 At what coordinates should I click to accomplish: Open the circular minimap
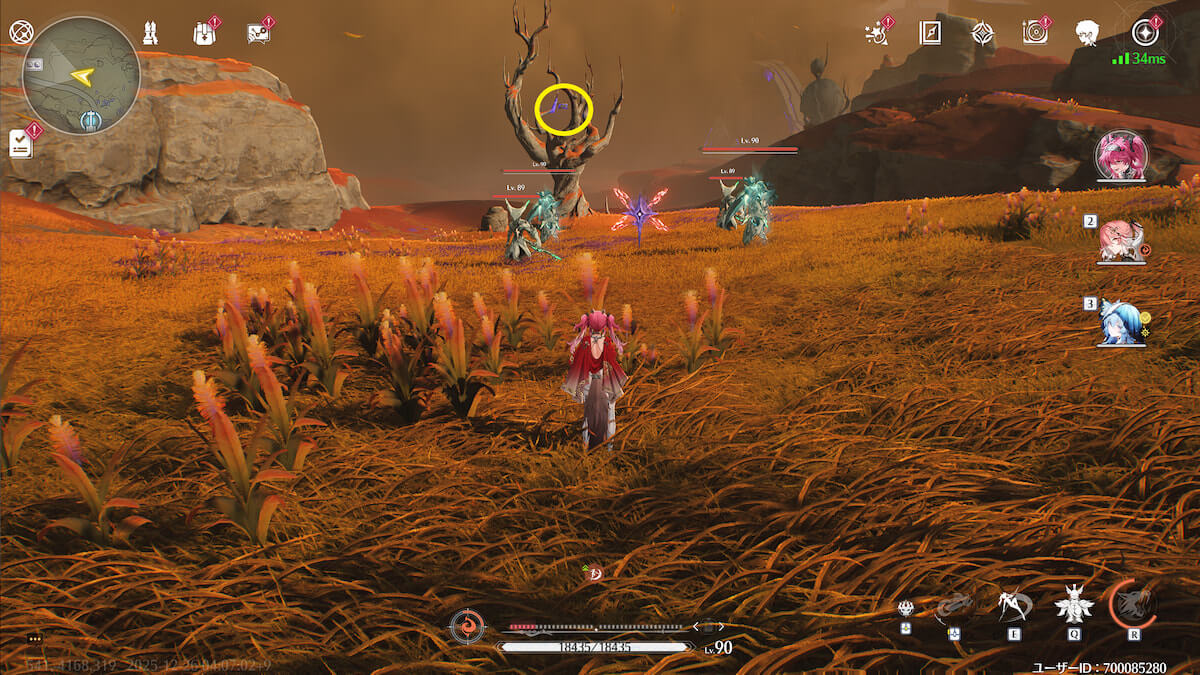pos(81,75)
